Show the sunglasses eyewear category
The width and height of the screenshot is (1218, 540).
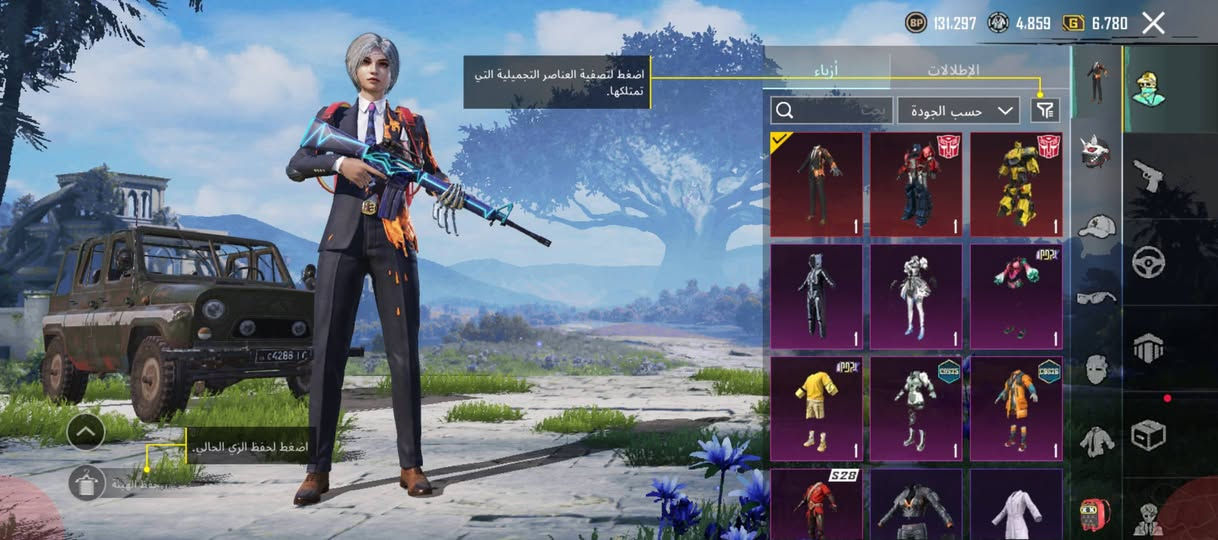coord(1097,297)
